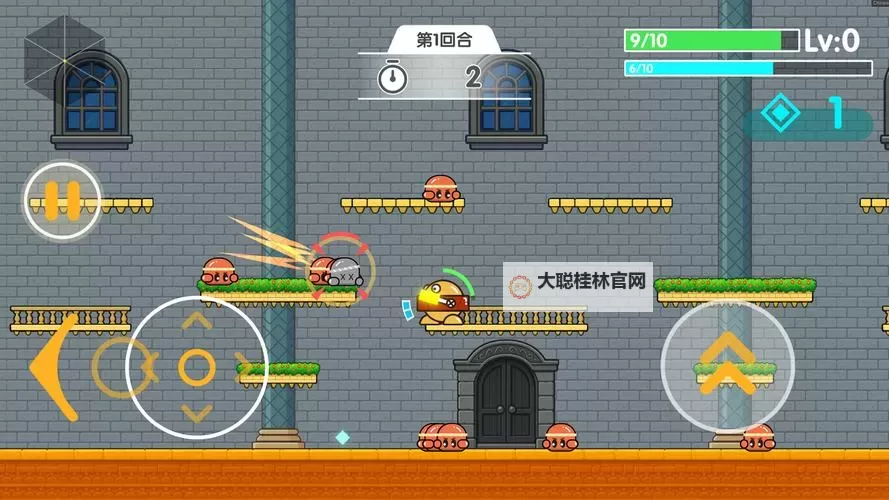Tap the double-chevron jump button
The height and width of the screenshot is (500, 889).
tap(727, 366)
